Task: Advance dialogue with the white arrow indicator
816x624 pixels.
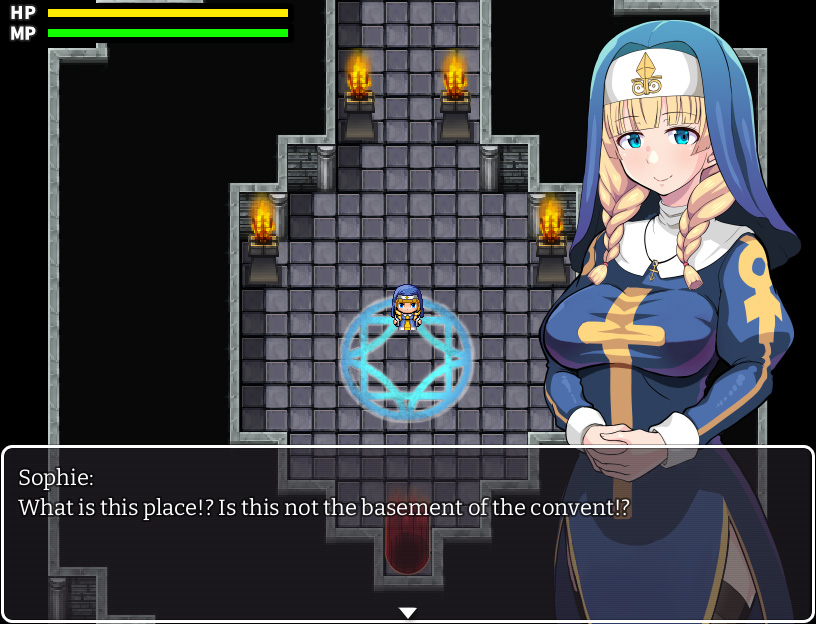Action: (407, 612)
